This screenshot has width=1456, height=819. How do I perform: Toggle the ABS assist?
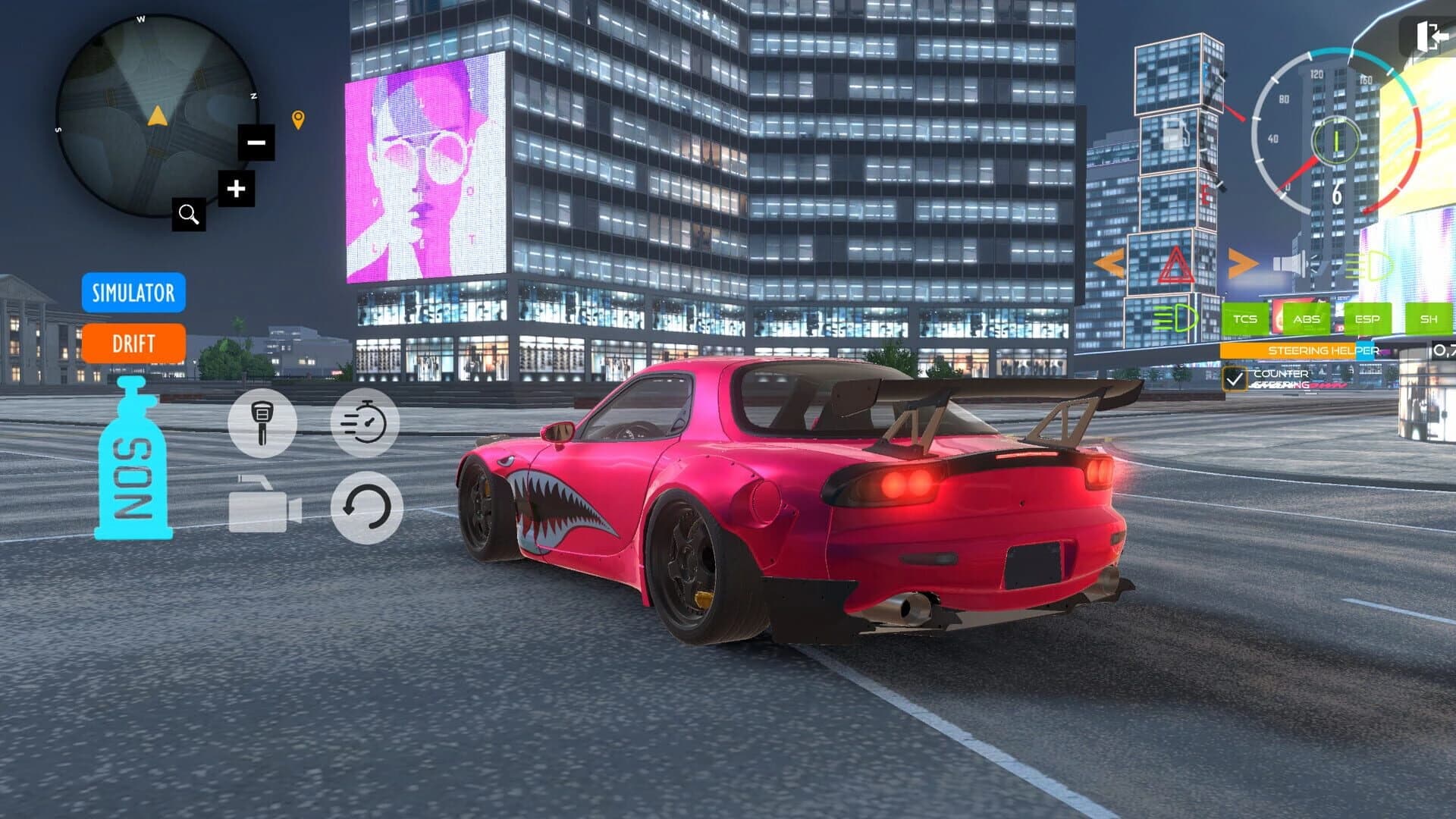coord(1306,319)
